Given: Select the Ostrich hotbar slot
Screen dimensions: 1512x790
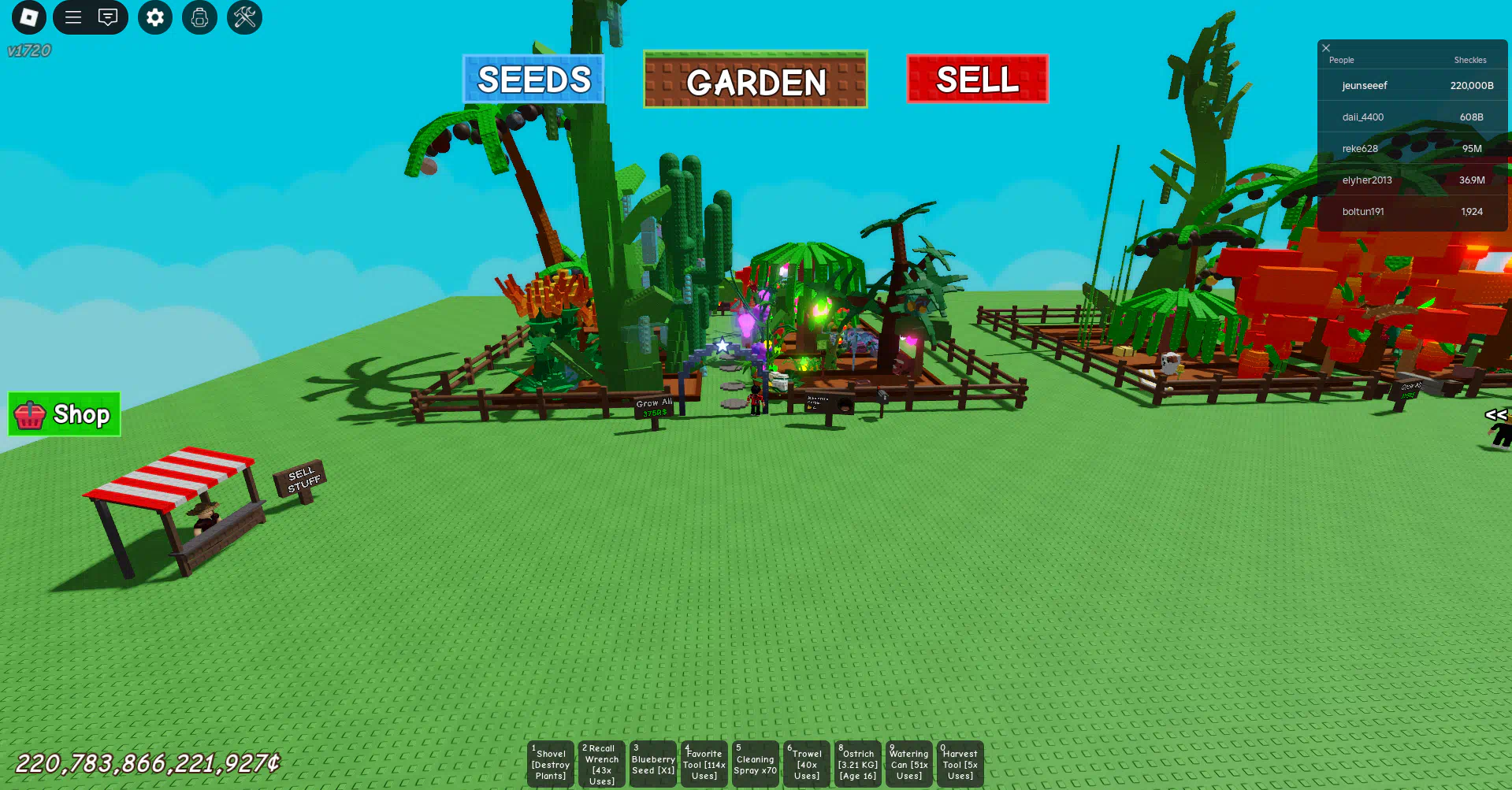Looking at the screenshot, I should (858, 763).
